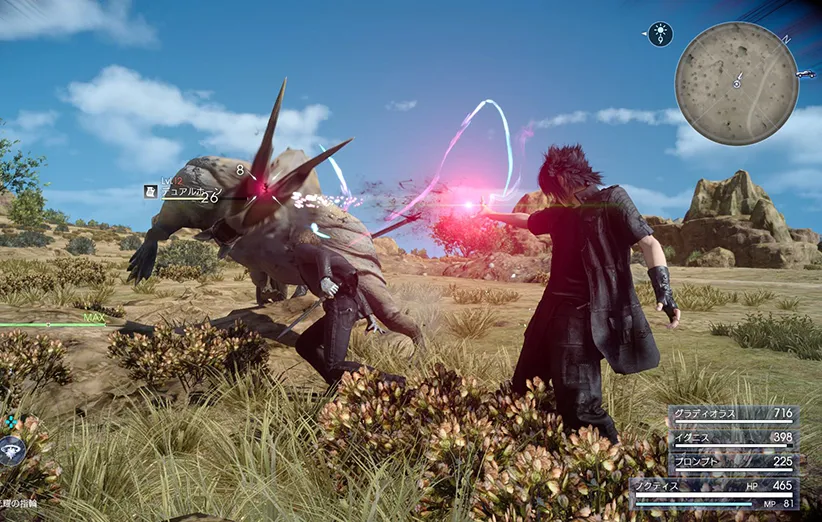Select the ring weapon icon
Viewport: 822px width, 522px height.
(10, 451)
